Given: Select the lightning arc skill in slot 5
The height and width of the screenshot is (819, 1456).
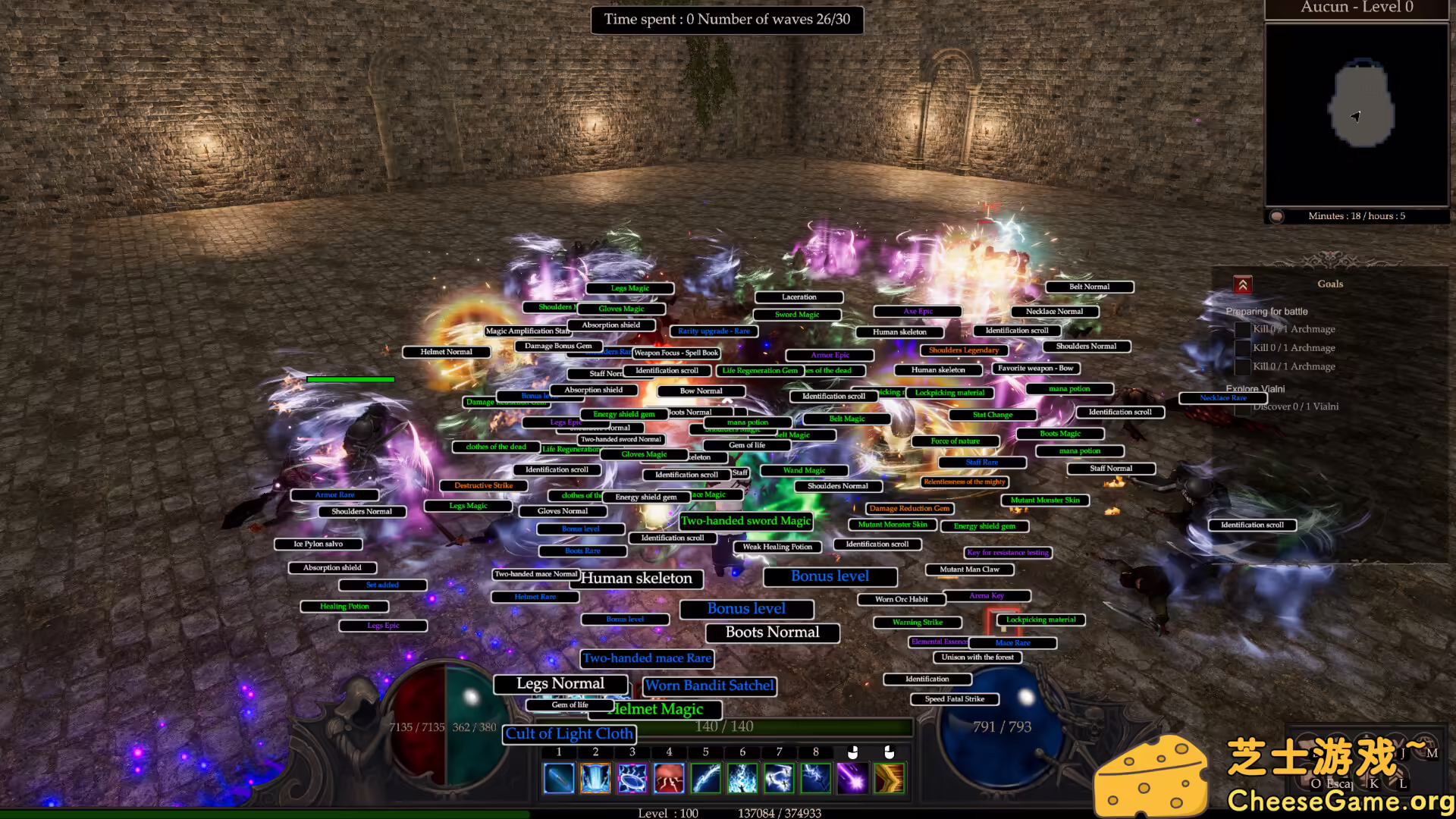Looking at the screenshot, I should pyautogui.click(x=705, y=778).
